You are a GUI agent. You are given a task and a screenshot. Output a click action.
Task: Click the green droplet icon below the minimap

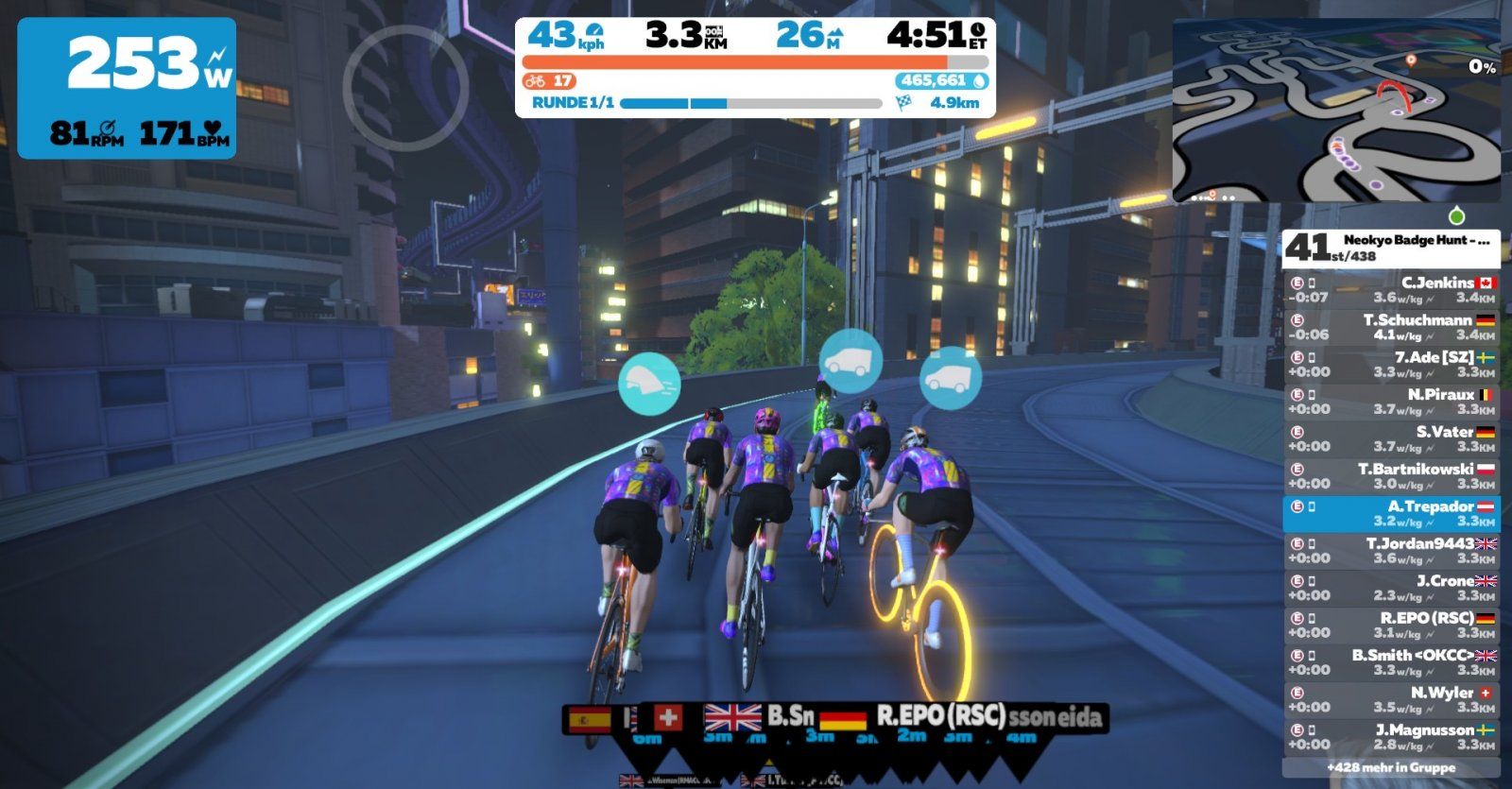point(1456,215)
